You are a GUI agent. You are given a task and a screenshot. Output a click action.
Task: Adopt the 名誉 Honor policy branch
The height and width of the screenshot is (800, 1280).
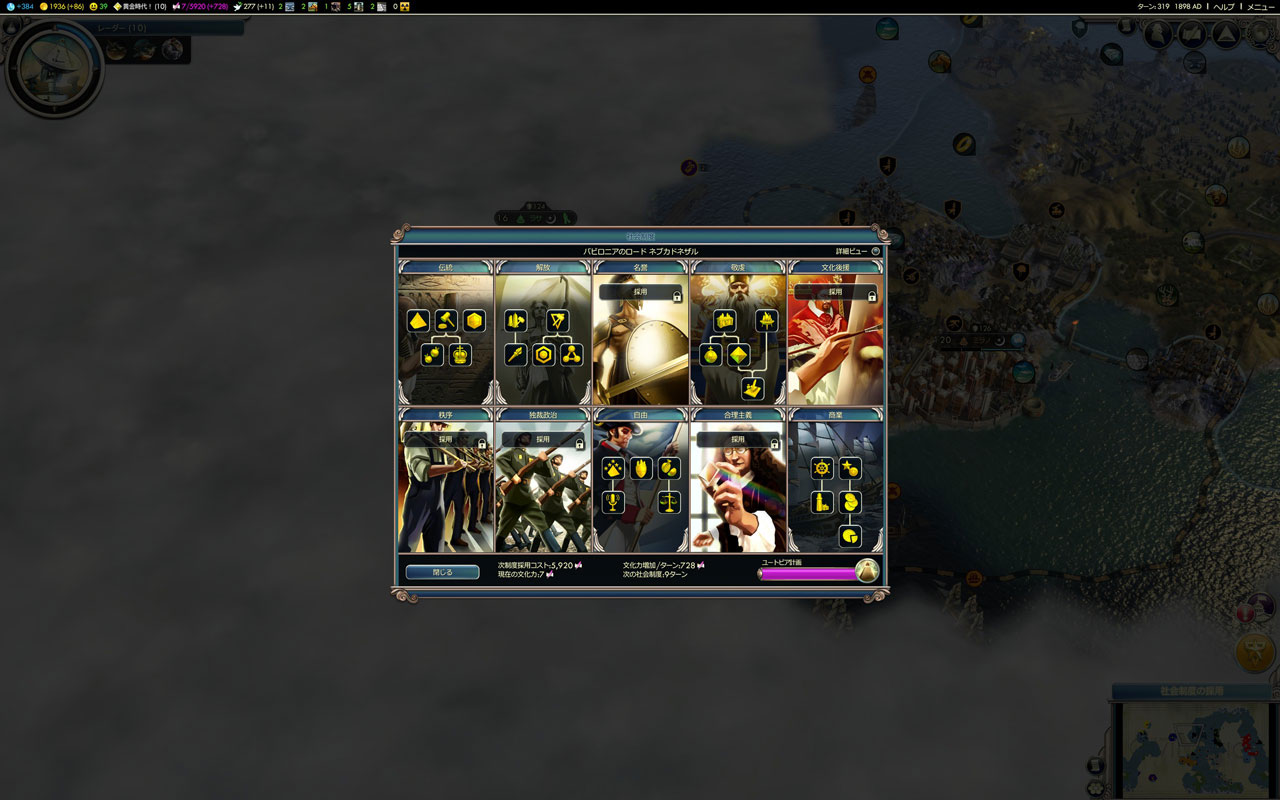tap(640, 293)
